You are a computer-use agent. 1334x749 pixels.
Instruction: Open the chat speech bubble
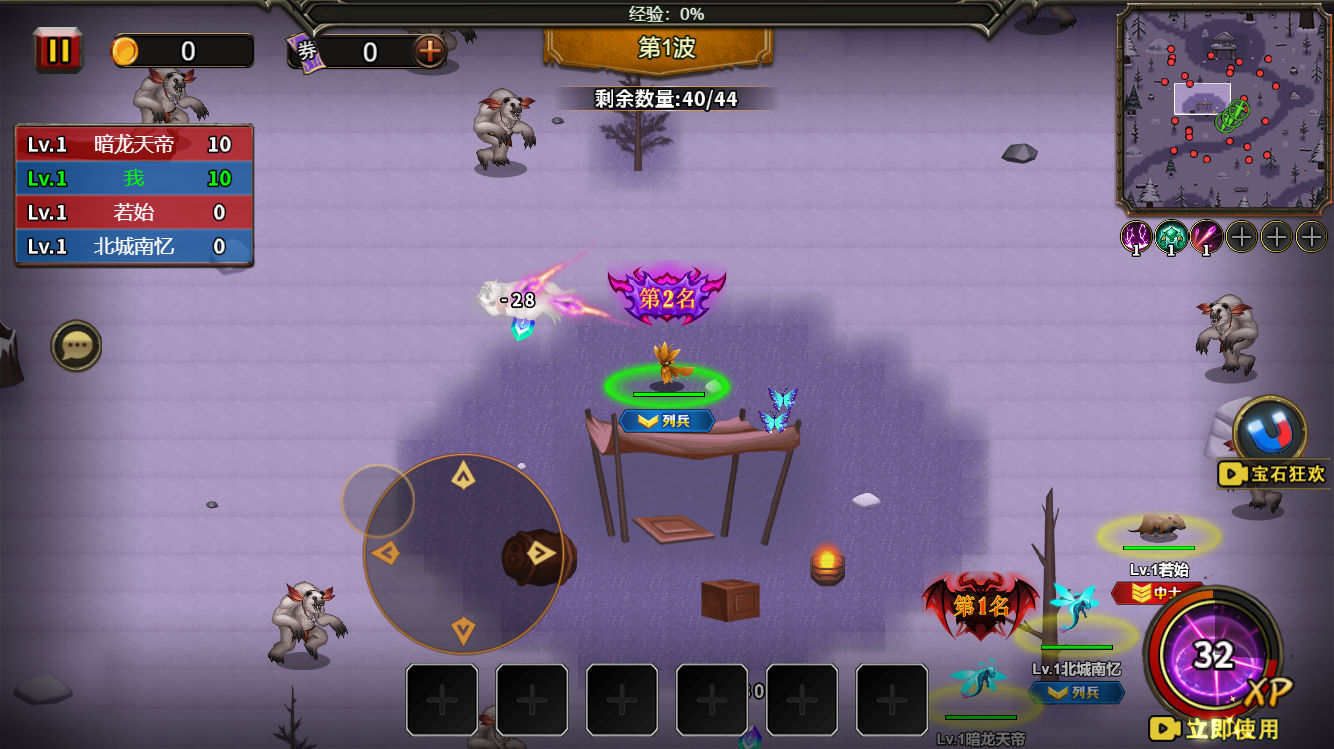pyautogui.click(x=77, y=346)
